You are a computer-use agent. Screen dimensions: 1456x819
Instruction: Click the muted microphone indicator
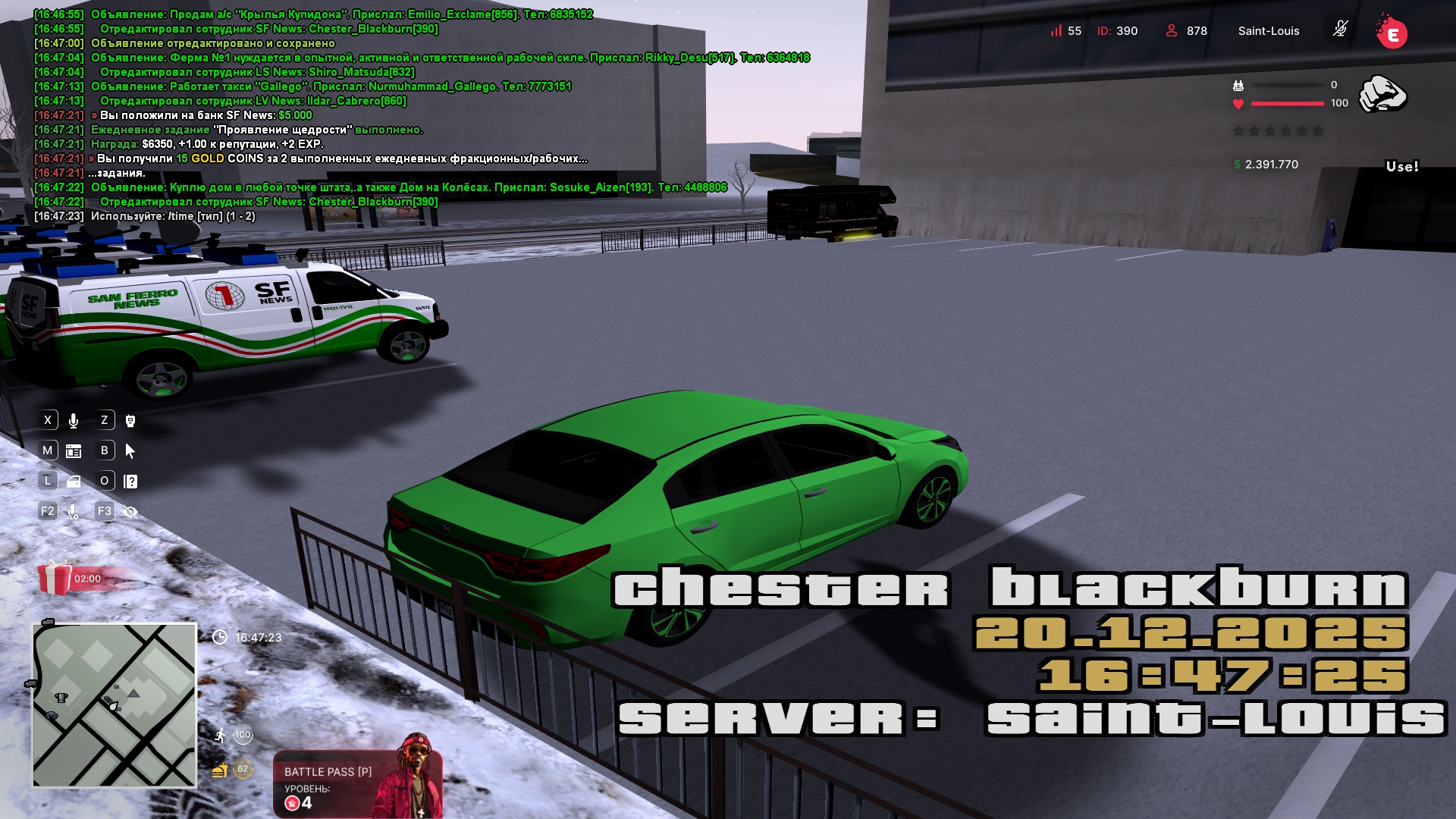click(1340, 30)
